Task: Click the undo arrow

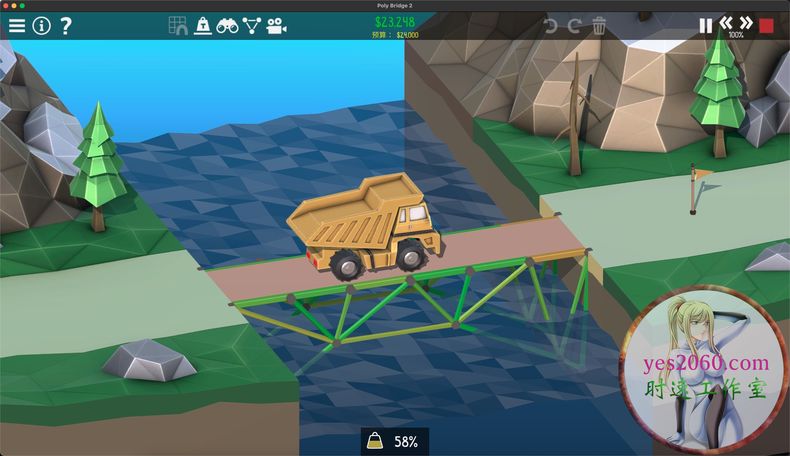Action: (550, 26)
